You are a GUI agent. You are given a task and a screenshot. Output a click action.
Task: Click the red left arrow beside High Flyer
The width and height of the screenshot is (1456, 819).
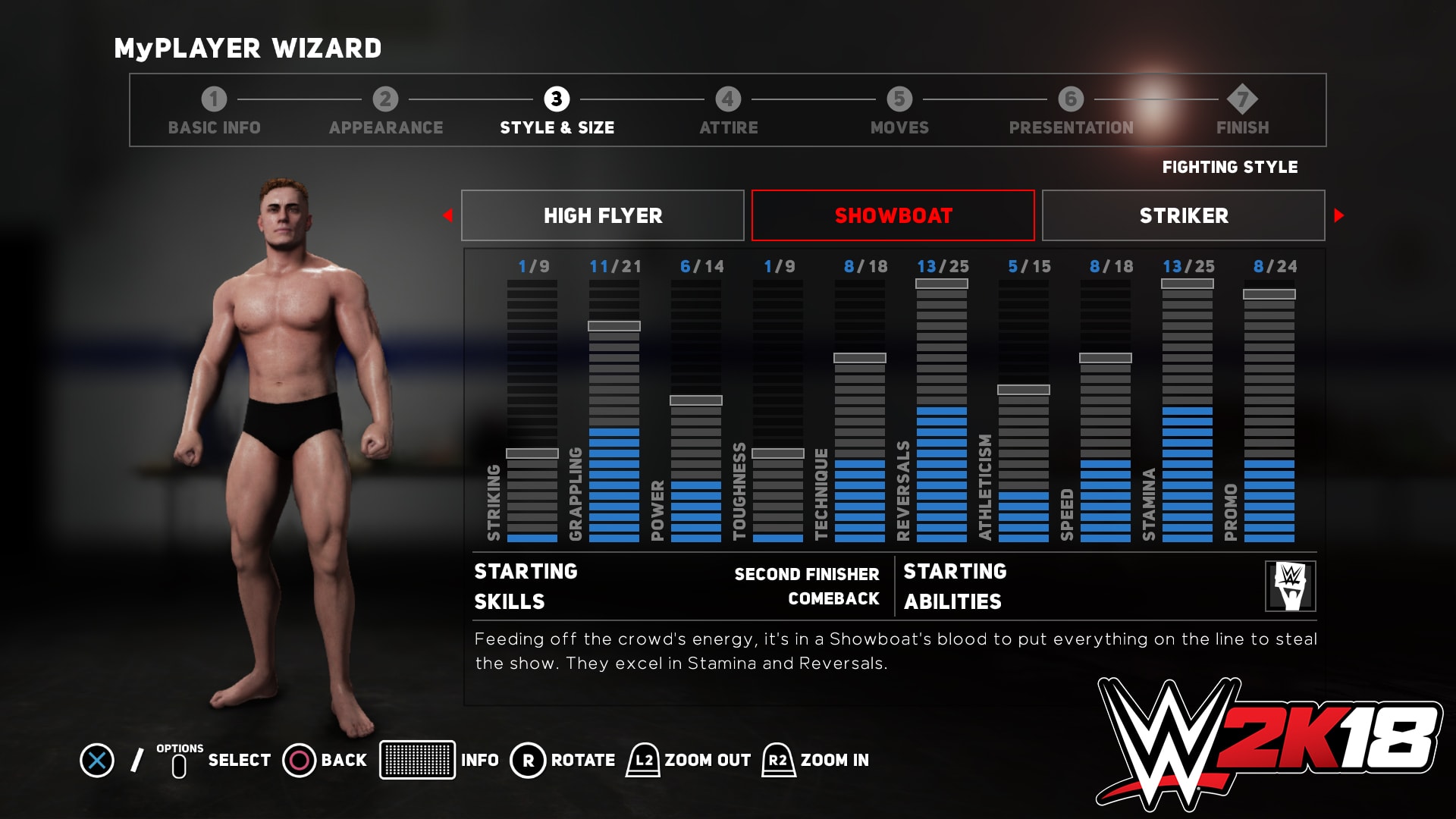(448, 215)
